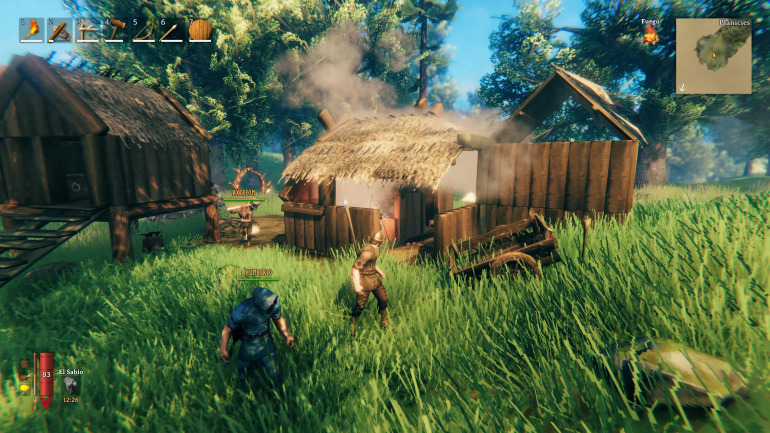Equip the round wooden shield from hotbar

coord(200,31)
